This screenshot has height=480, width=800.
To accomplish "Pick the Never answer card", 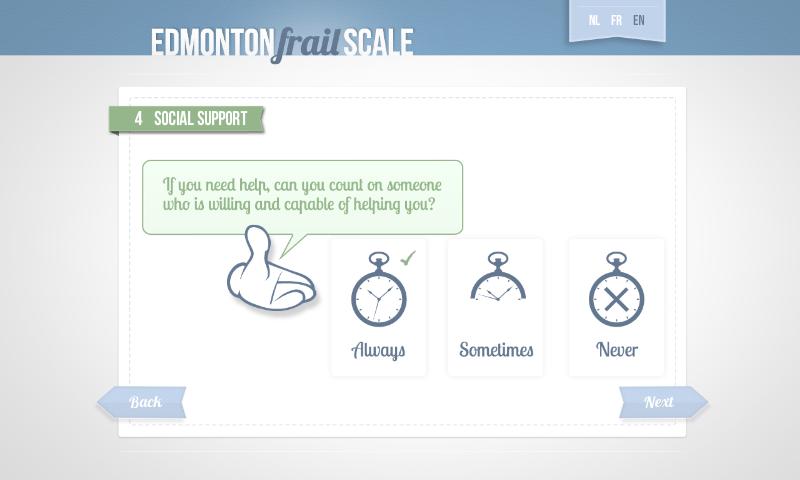I will point(616,307).
